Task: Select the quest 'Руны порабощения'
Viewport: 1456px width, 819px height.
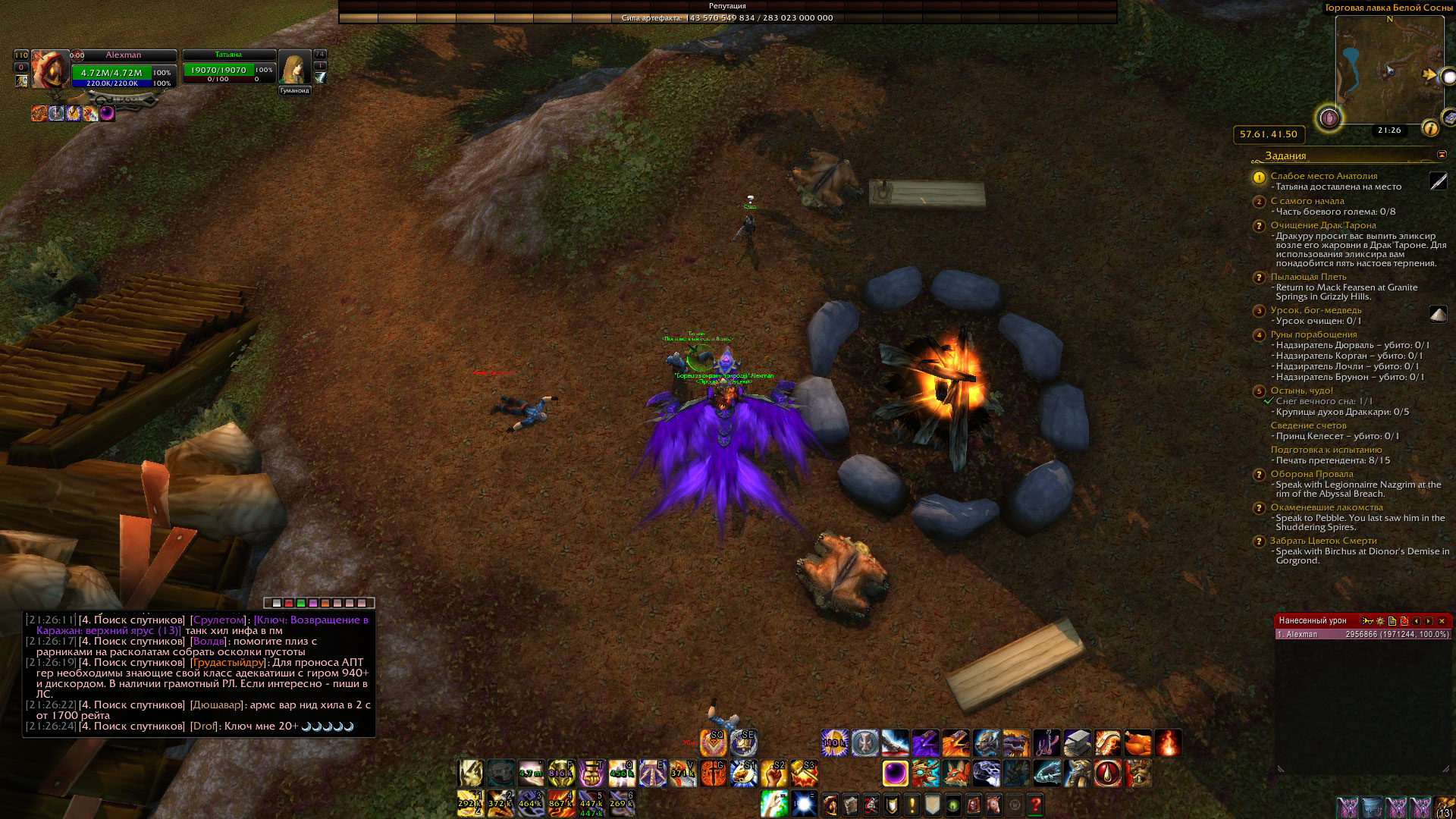Action: tap(1313, 334)
